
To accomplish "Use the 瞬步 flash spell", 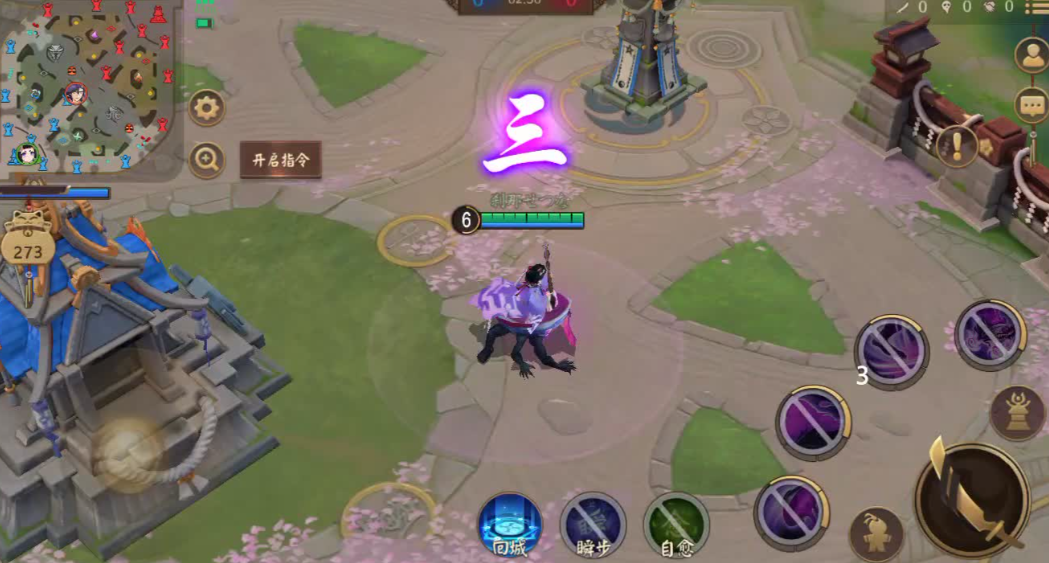I will 593,526.
